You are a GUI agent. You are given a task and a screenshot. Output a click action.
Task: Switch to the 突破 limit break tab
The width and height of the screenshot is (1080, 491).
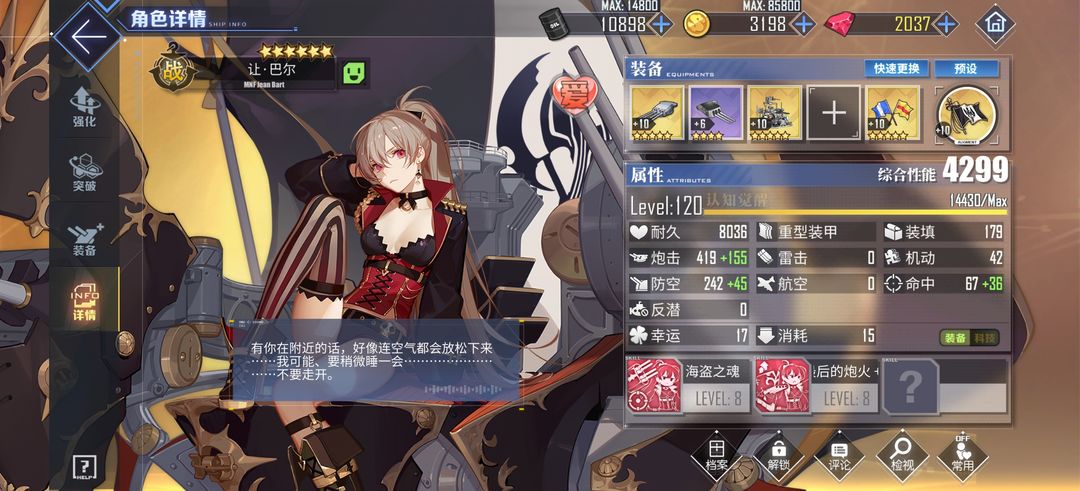coord(84,170)
